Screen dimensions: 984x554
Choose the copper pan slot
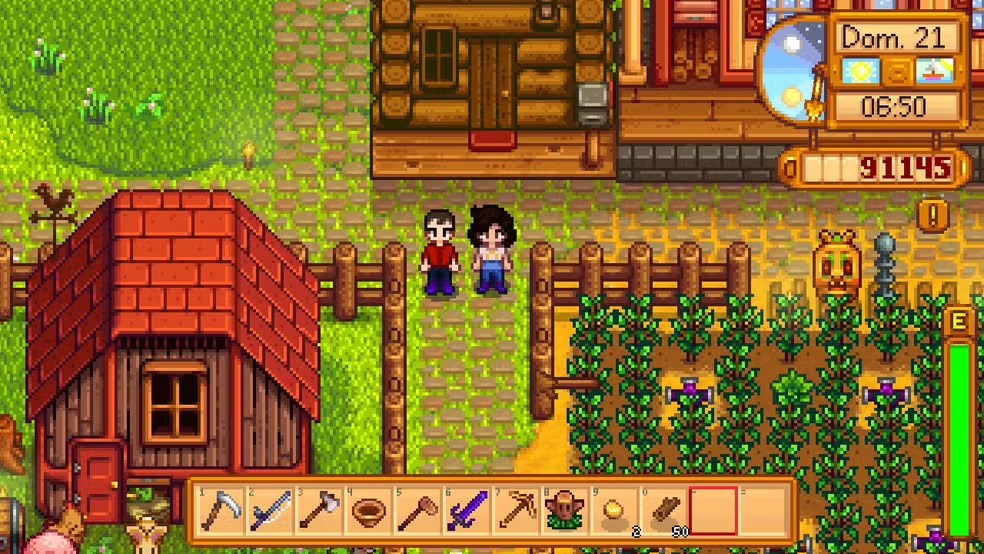coord(368,512)
